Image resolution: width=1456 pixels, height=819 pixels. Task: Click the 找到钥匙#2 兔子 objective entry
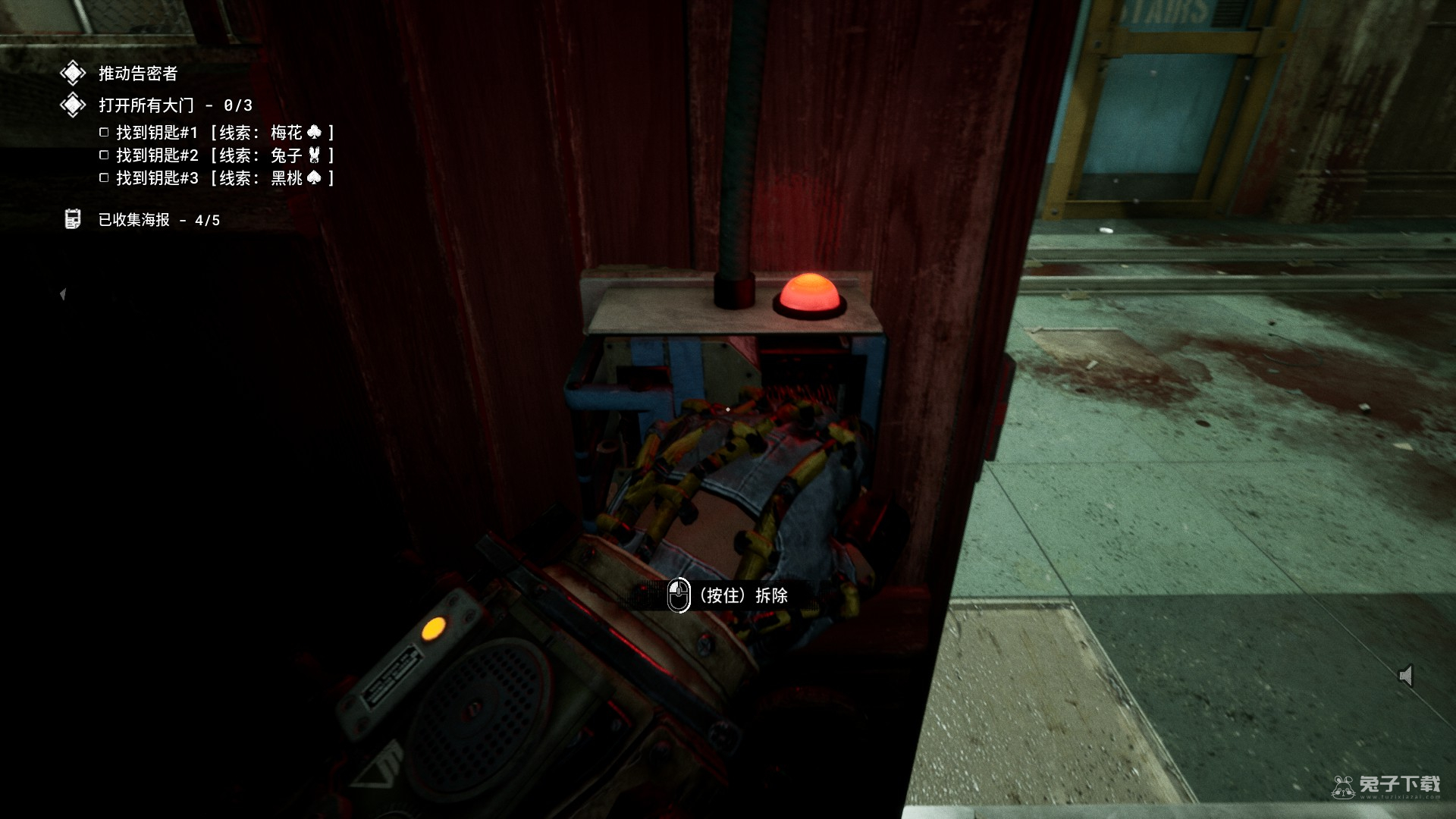(x=218, y=155)
